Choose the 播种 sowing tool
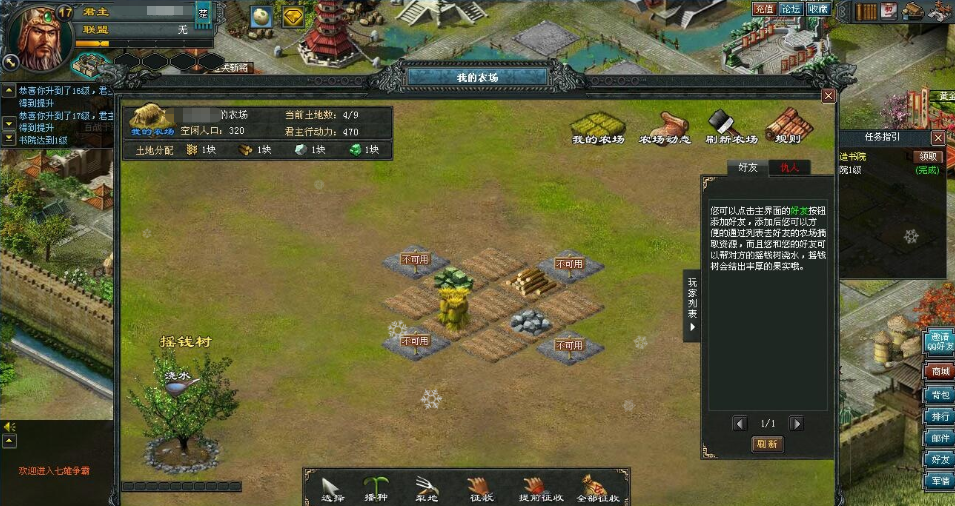Viewport: 955px width, 506px height. 376,487
